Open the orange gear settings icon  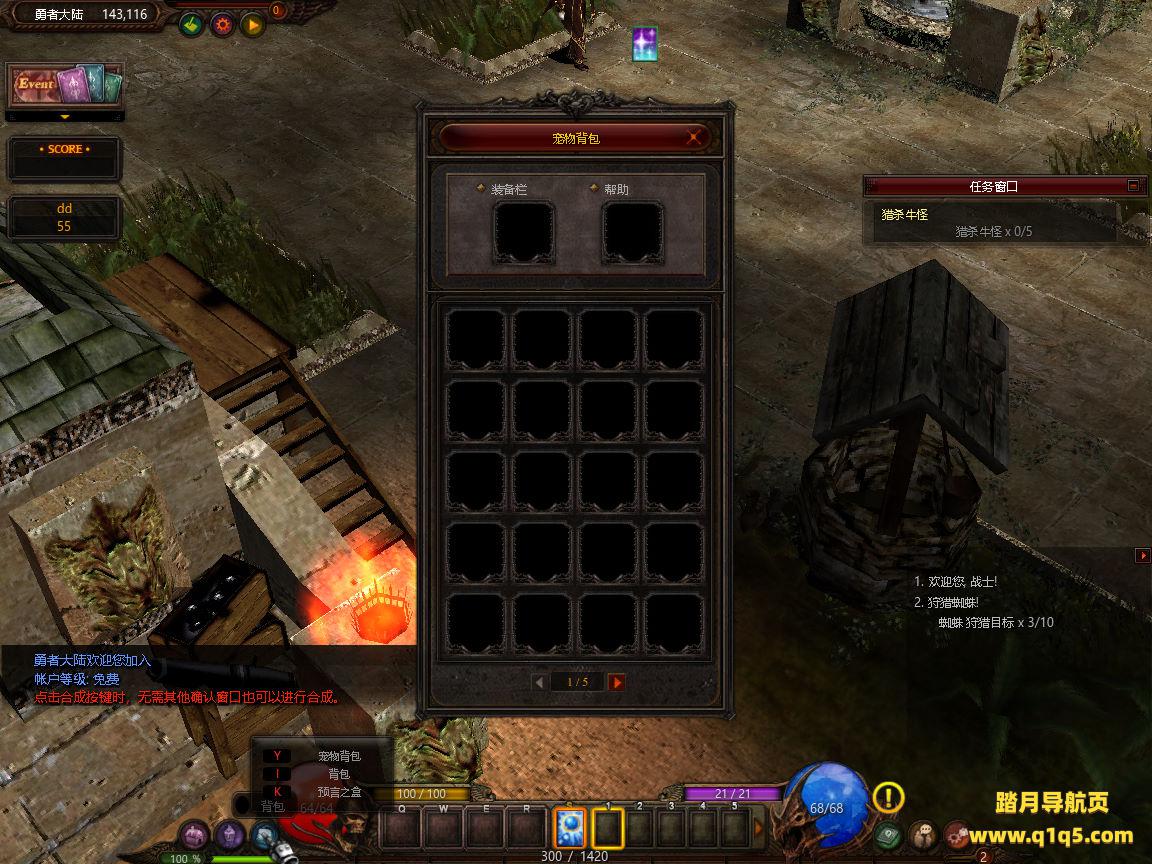click(221, 24)
